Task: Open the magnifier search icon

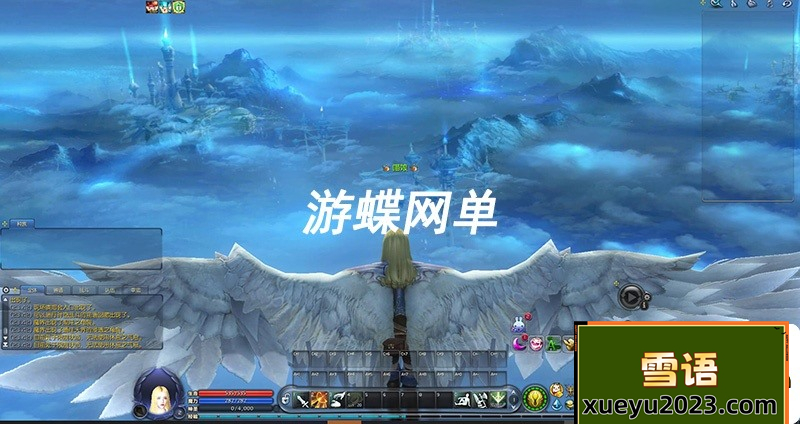Action: click(x=717, y=4)
